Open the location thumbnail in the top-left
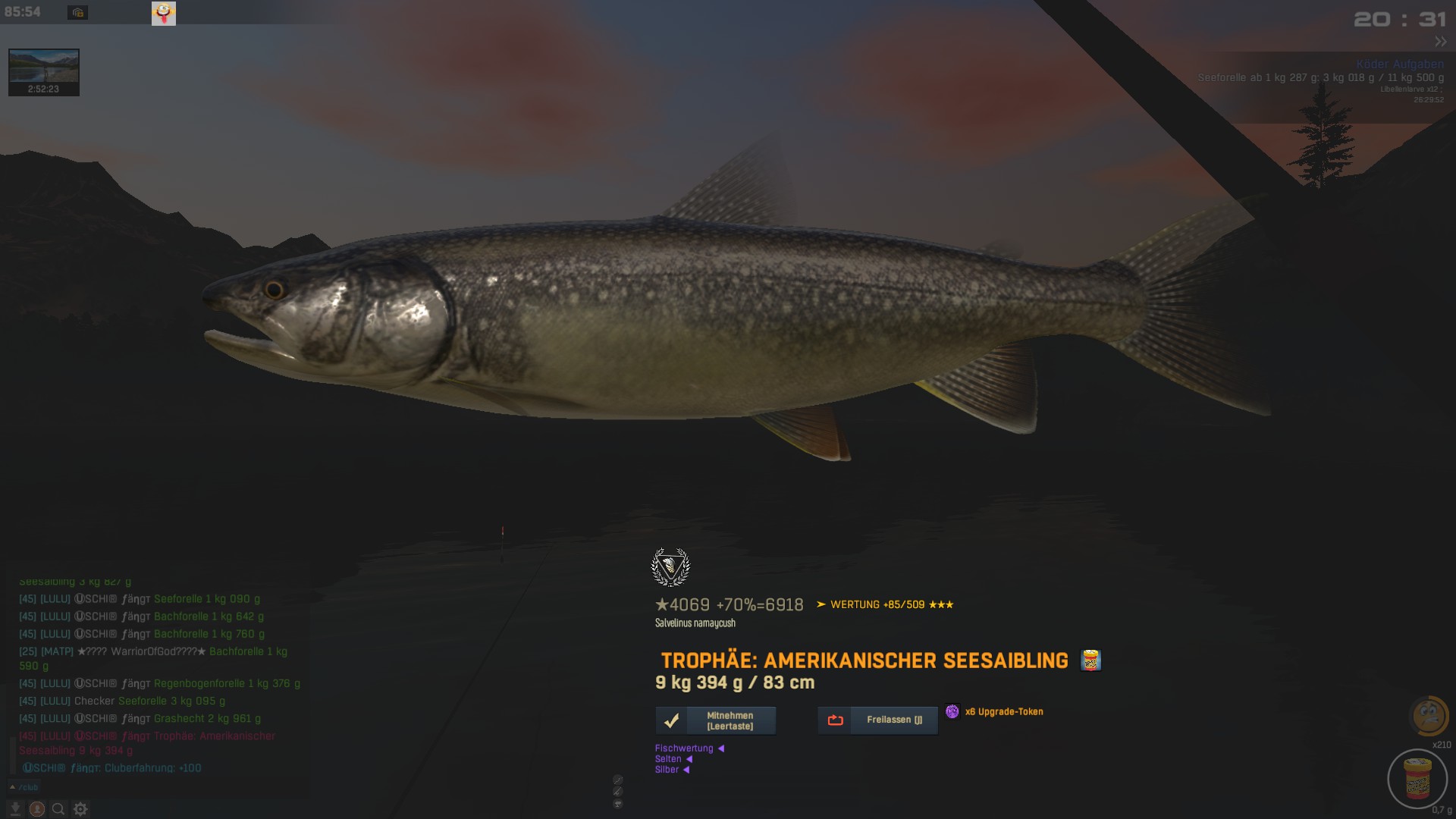This screenshot has height=819, width=1456. (44, 72)
